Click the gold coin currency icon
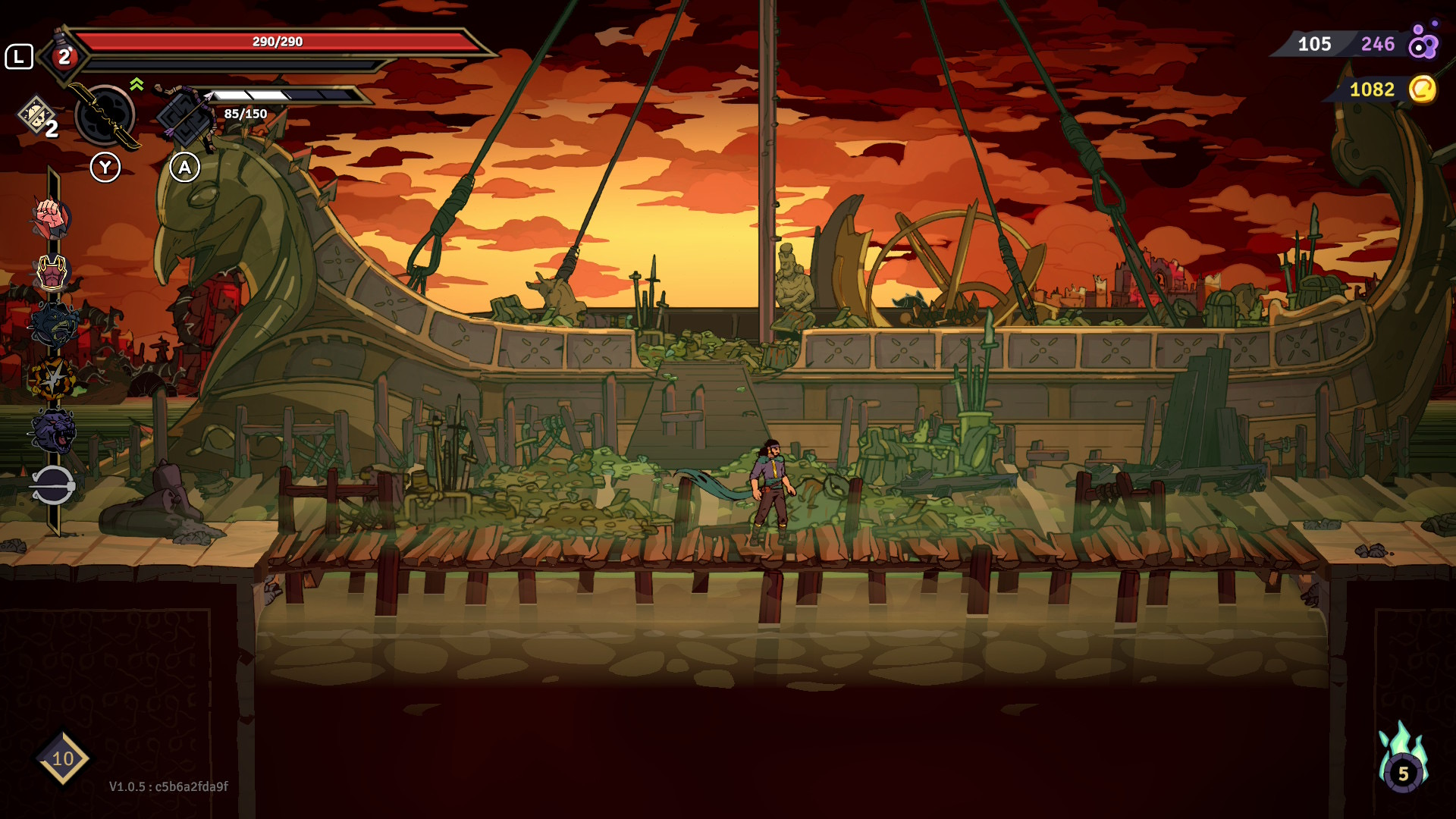This screenshot has height=819, width=1456. (x=1422, y=89)
